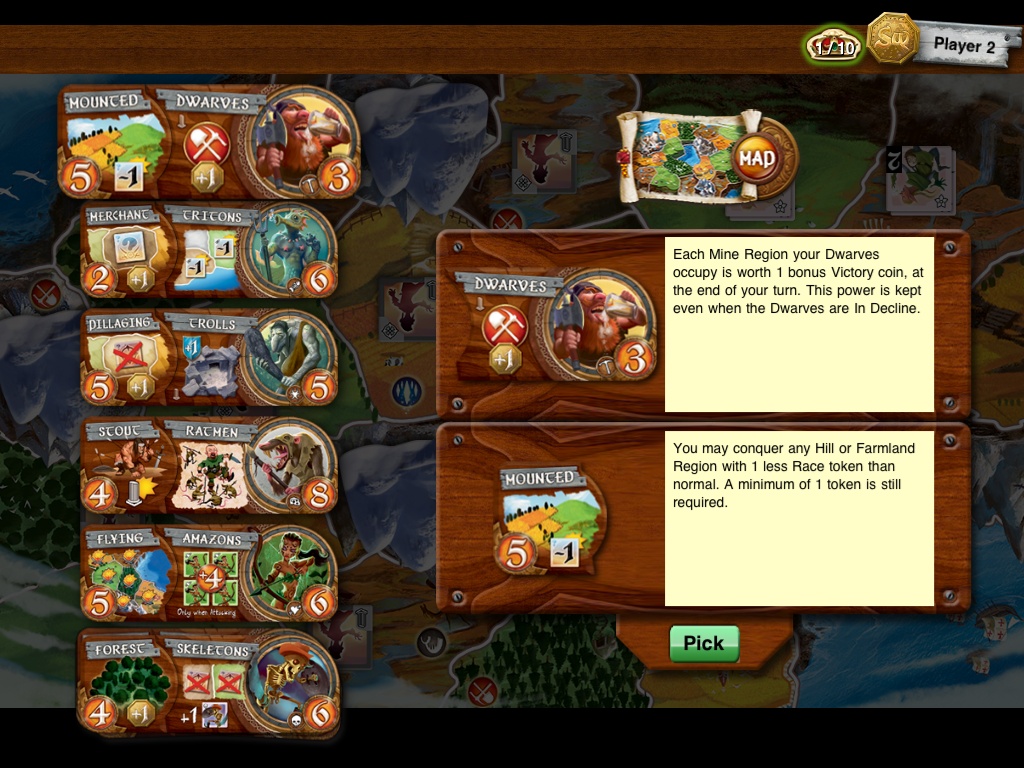The height and width of the screenshot is (768, 1024).
Task: Choose the Scout Ratmen combo
Action: 209,465
